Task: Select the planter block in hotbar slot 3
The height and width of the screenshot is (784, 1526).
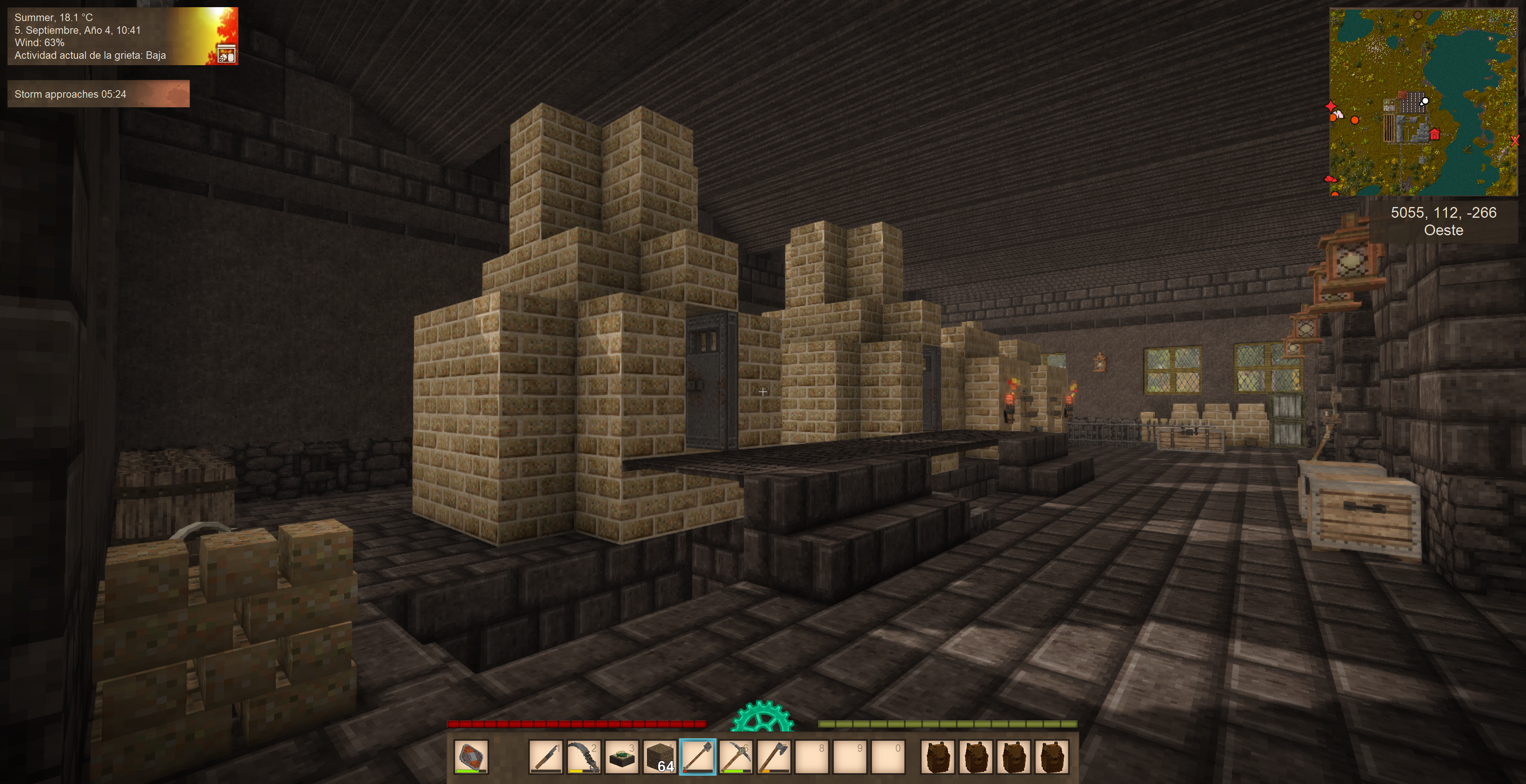Action: tap(622, 756)
